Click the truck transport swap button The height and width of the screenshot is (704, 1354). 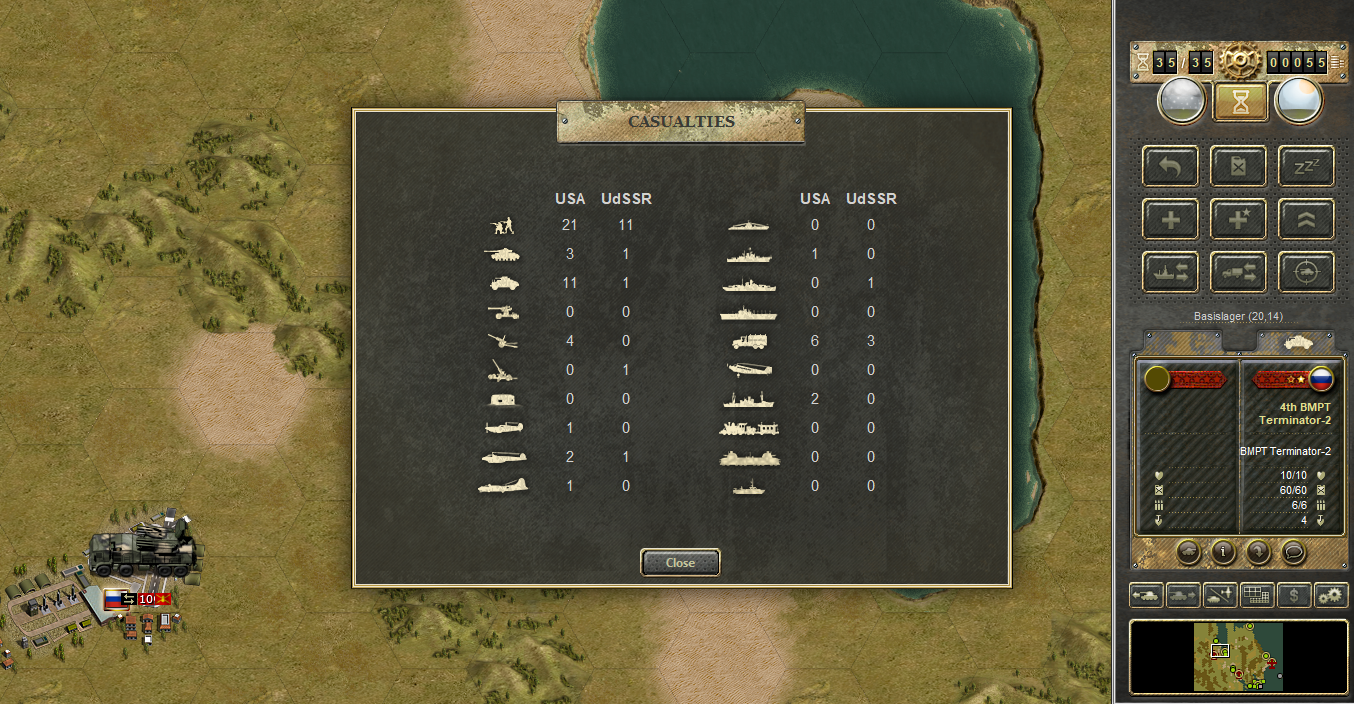click(1238, 271)
